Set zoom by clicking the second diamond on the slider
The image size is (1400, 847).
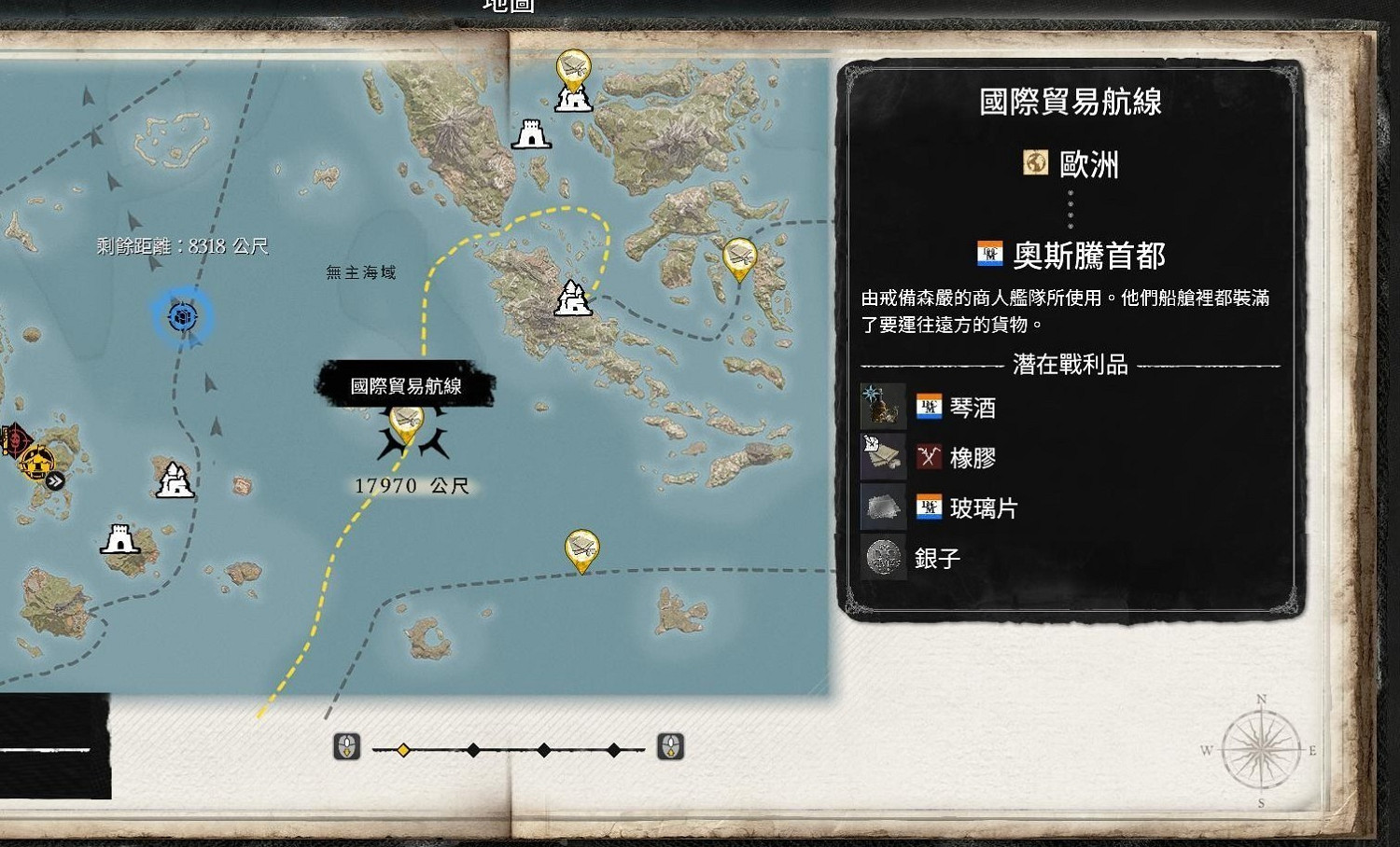(471, 748)
